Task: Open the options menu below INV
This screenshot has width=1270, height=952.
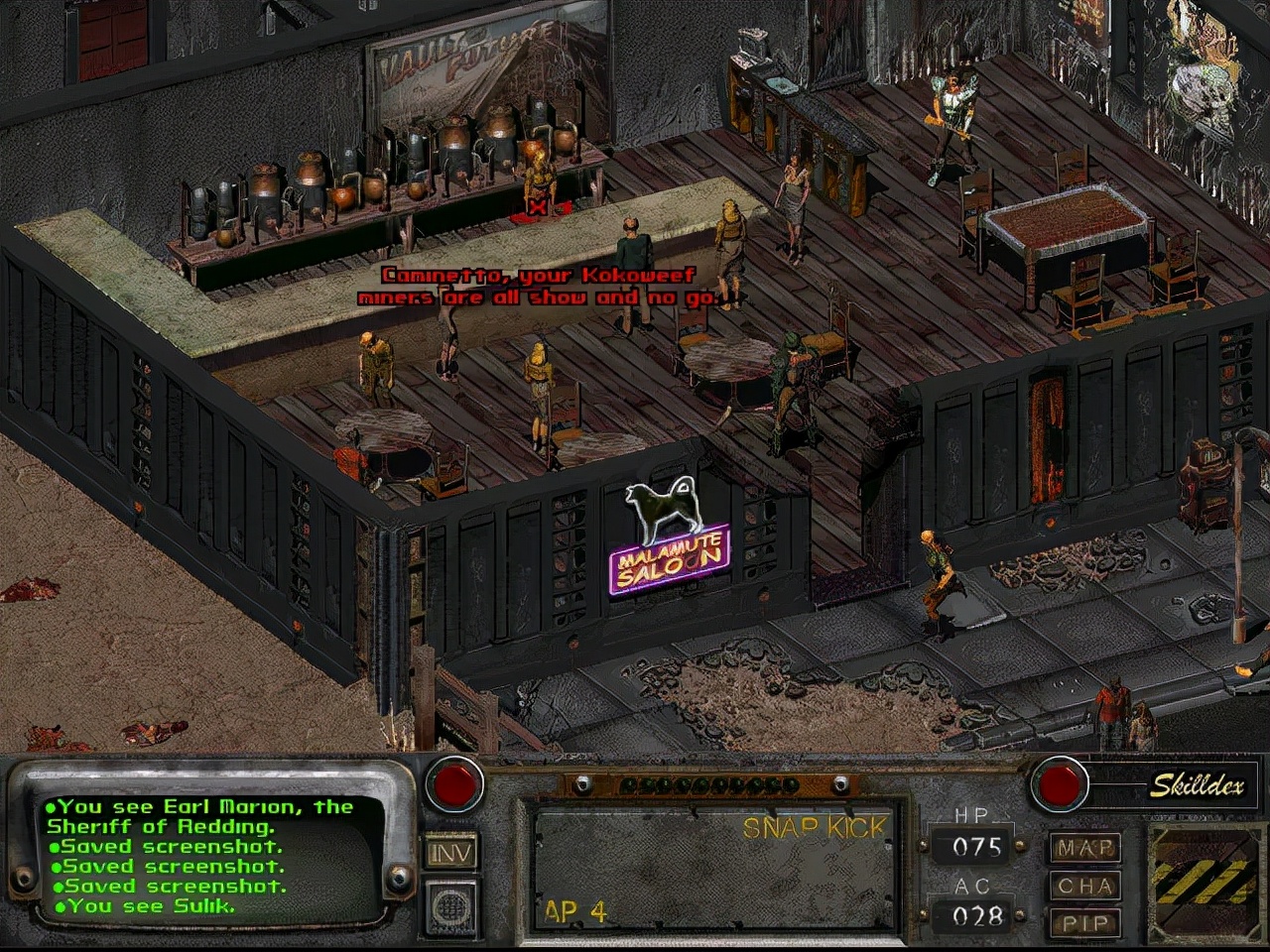Action: [x=451, y=904]
